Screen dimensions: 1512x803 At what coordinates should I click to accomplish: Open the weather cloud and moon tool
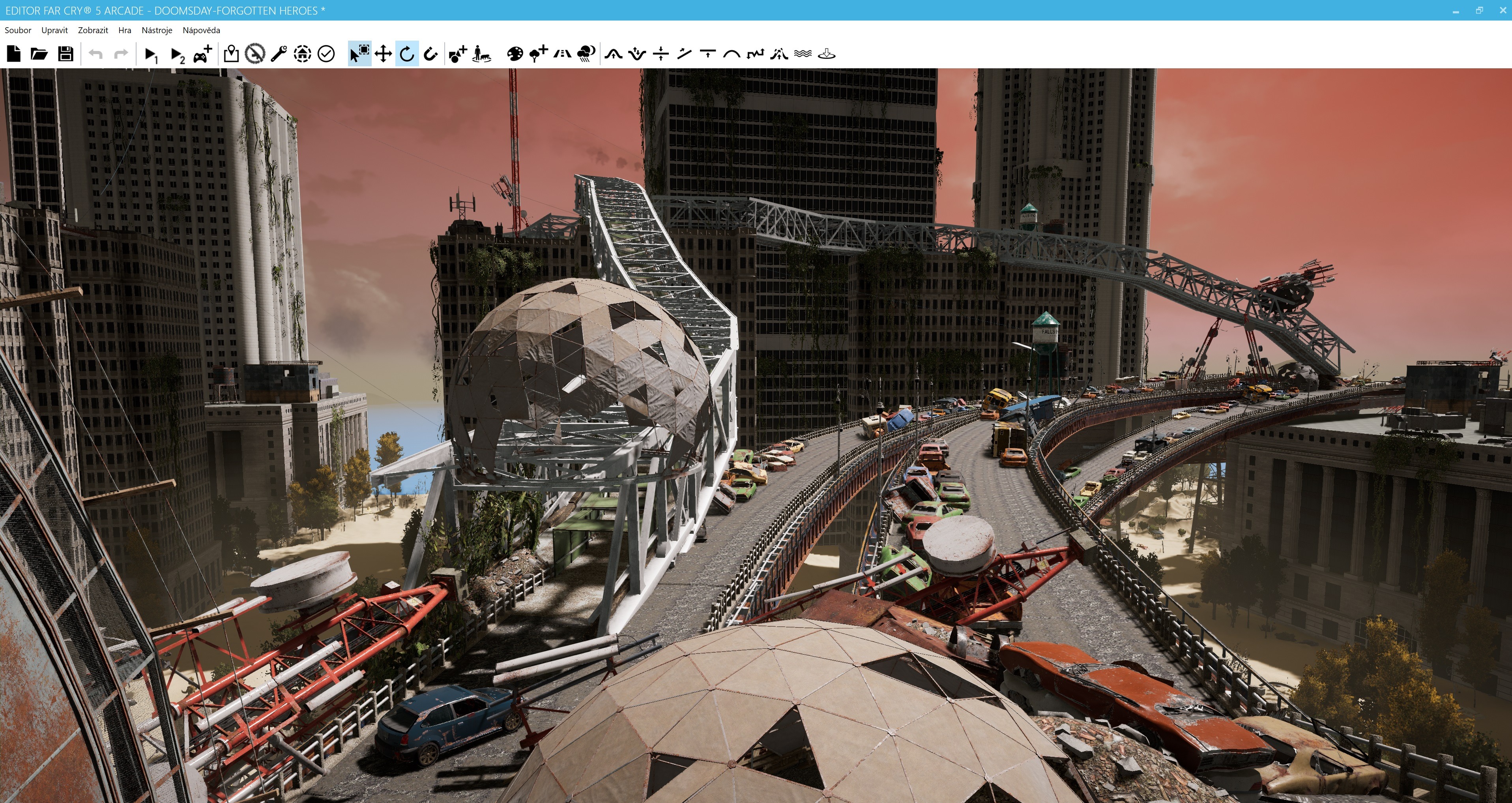[586, 54]
